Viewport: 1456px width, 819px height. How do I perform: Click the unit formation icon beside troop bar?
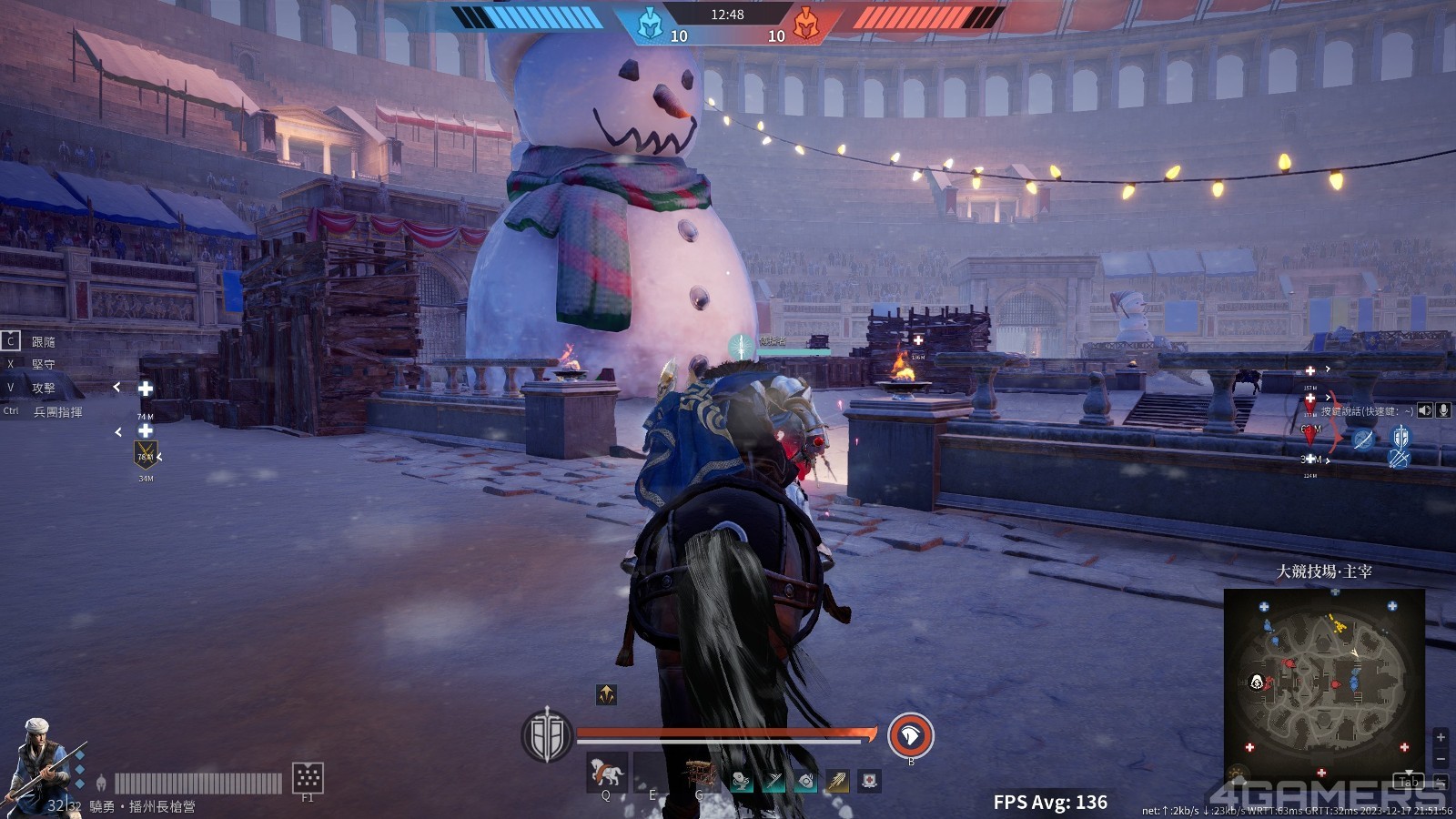tap(308, 777)
